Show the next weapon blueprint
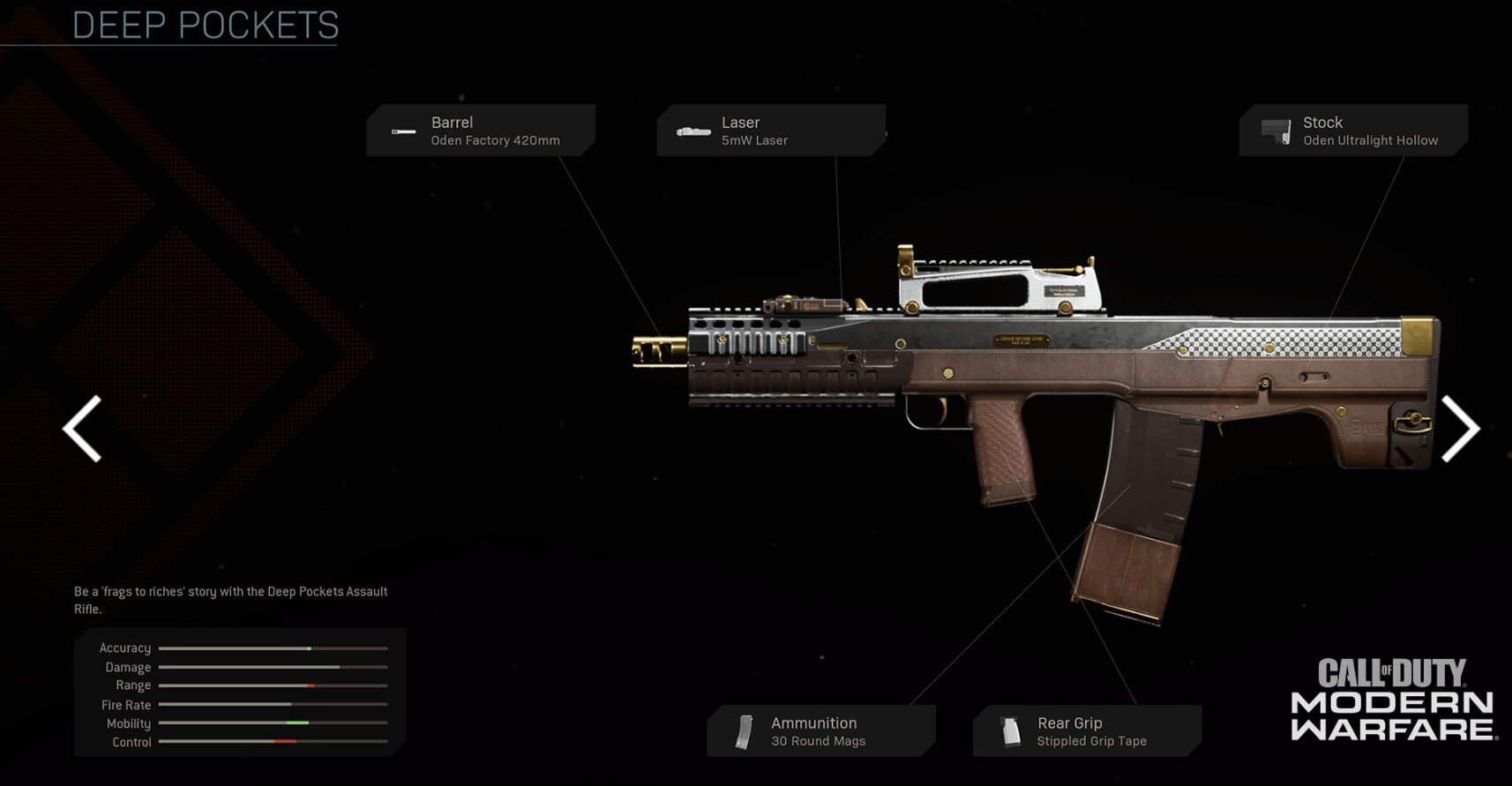Viewport: 1512px width, 786px height. click(1459, 429)
